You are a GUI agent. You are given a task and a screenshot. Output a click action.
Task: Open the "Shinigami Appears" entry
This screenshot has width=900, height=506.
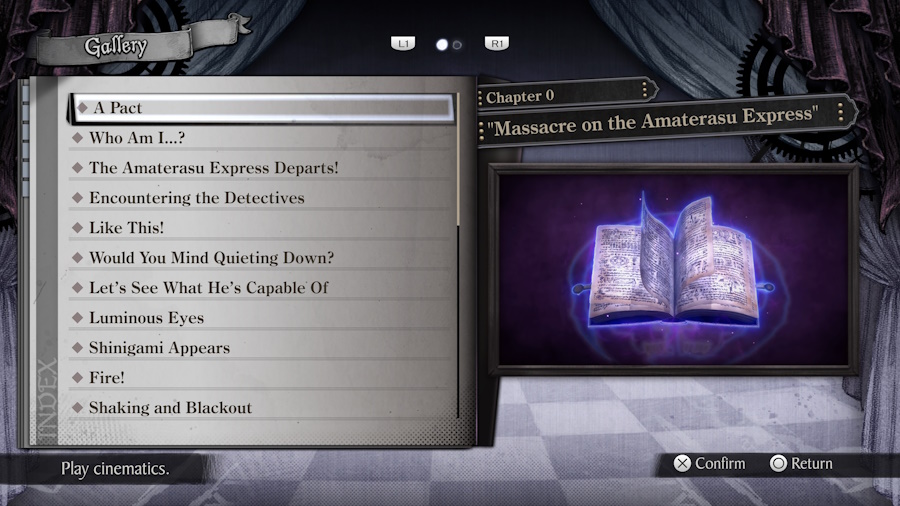coord(159,348)
